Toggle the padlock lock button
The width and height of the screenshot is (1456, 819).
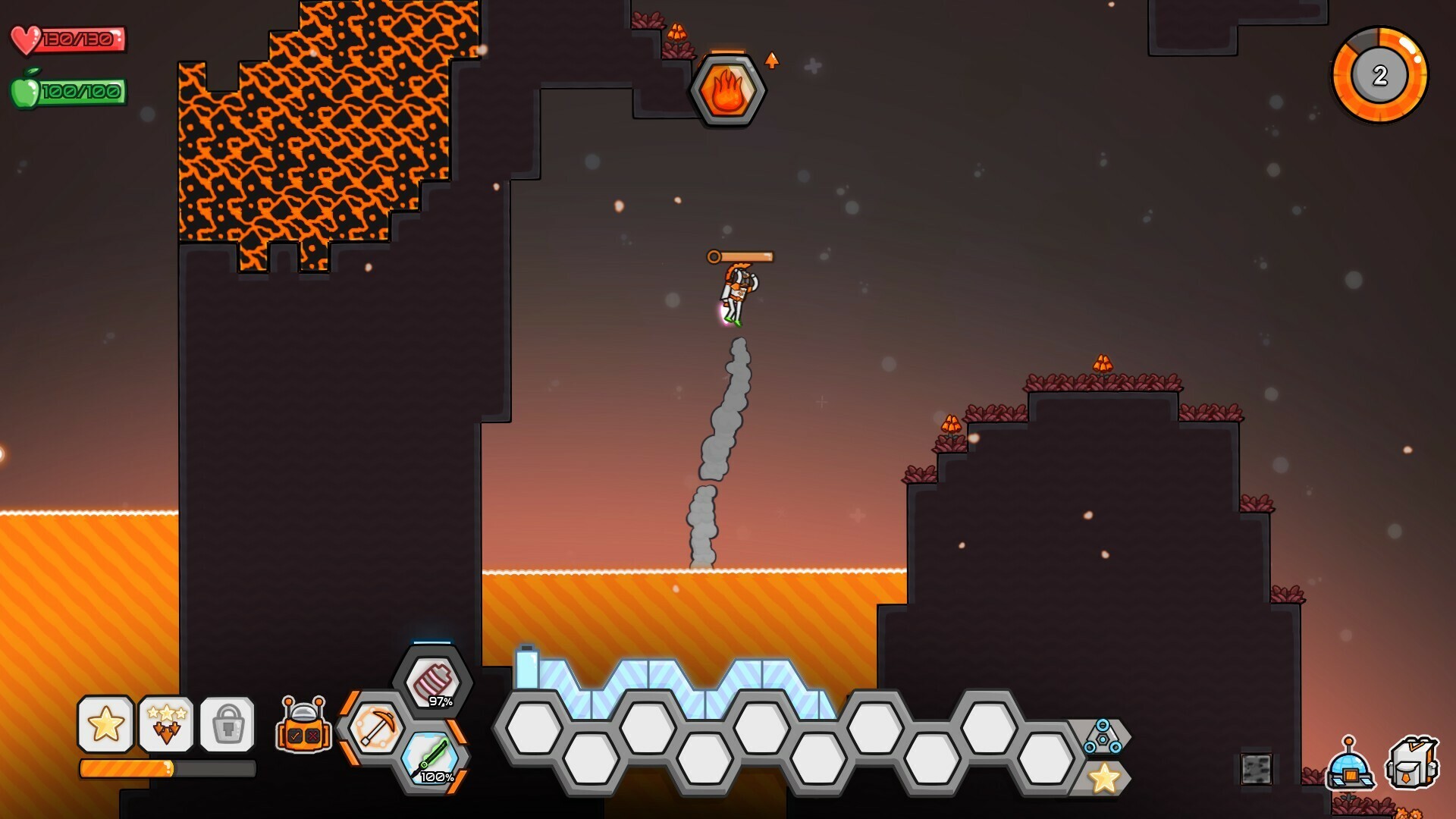coord(227,723)
